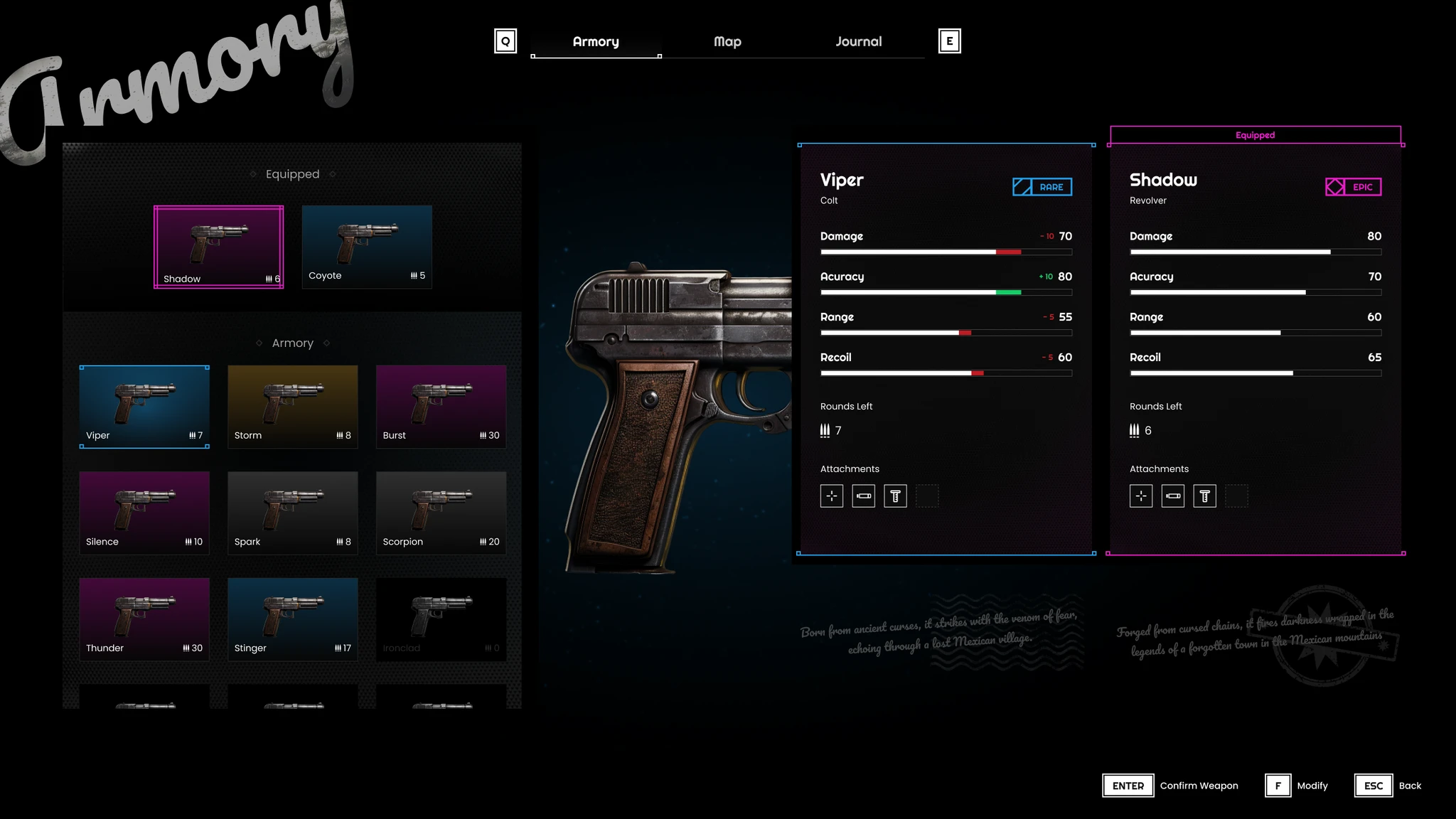1456x819 pixels.
Task: Select the Armory tab
Action: click(x=596, y=42)
